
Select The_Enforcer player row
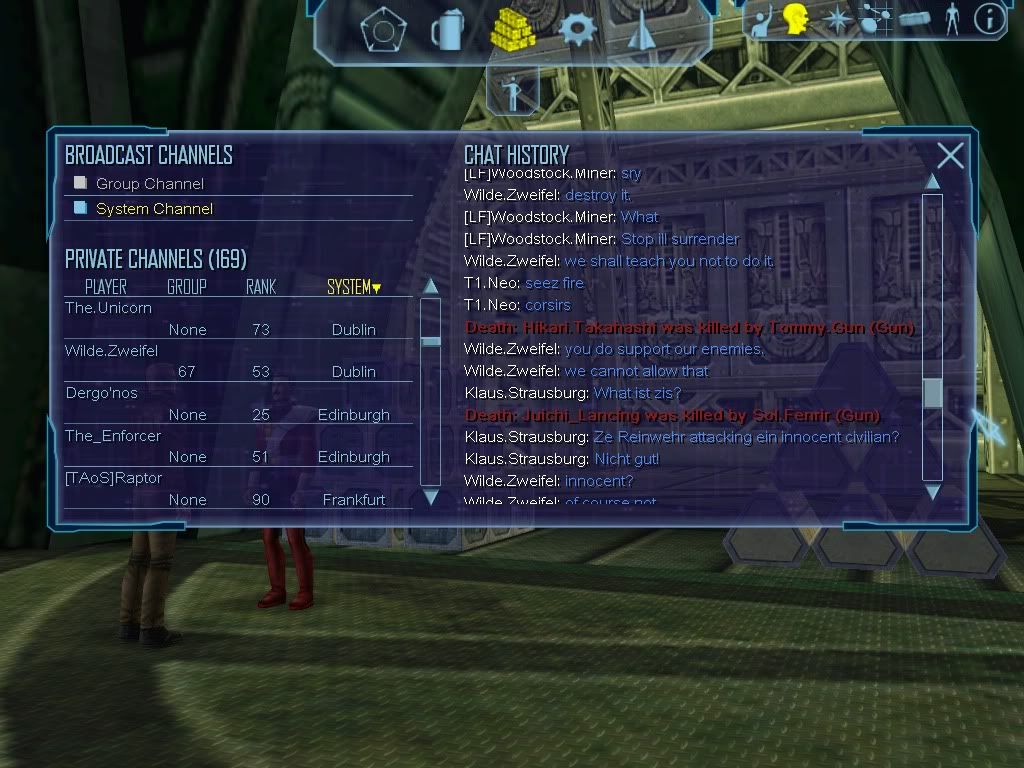point(113,436)
